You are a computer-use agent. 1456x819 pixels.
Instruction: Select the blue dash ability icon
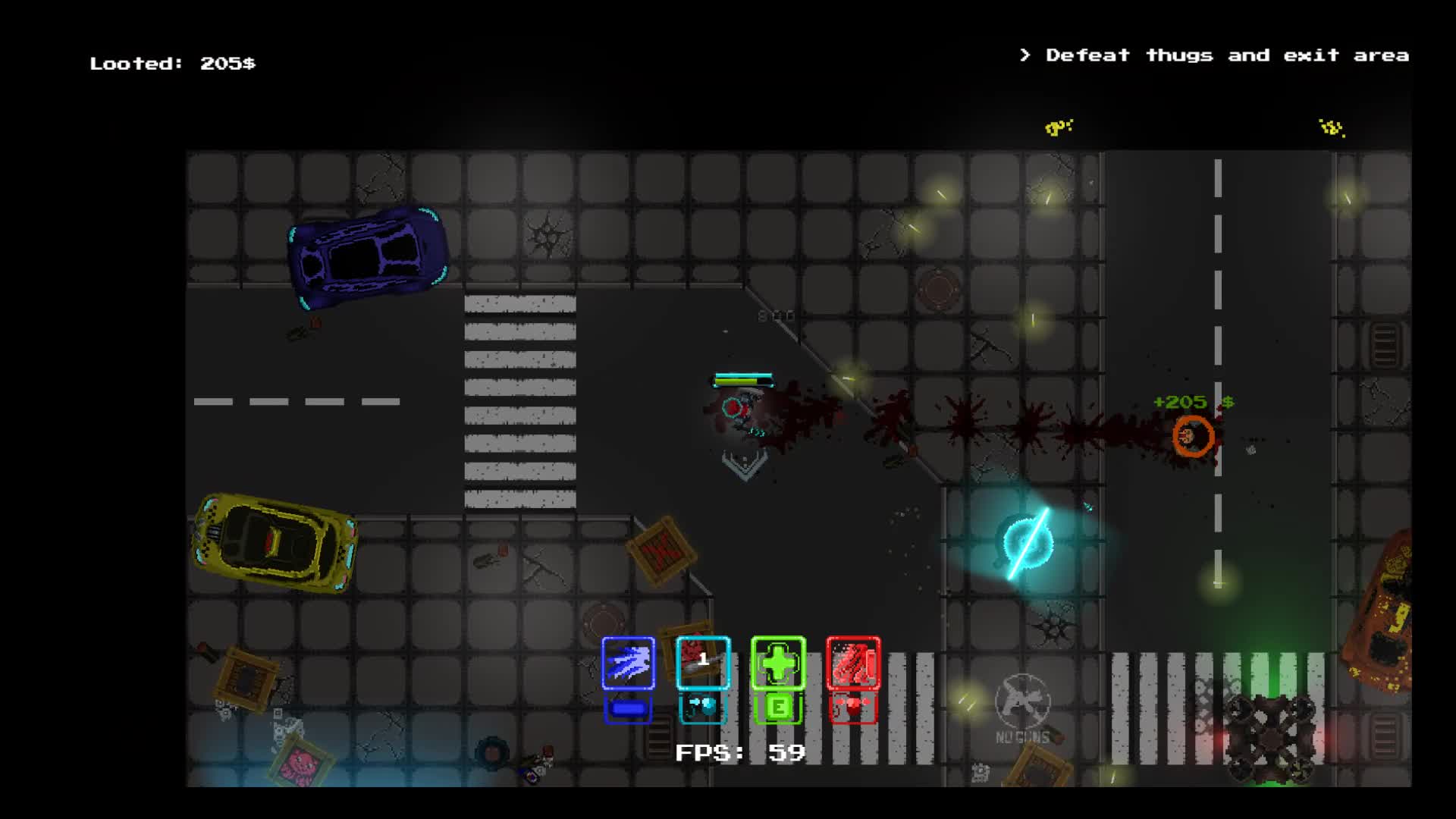[628, 664]
